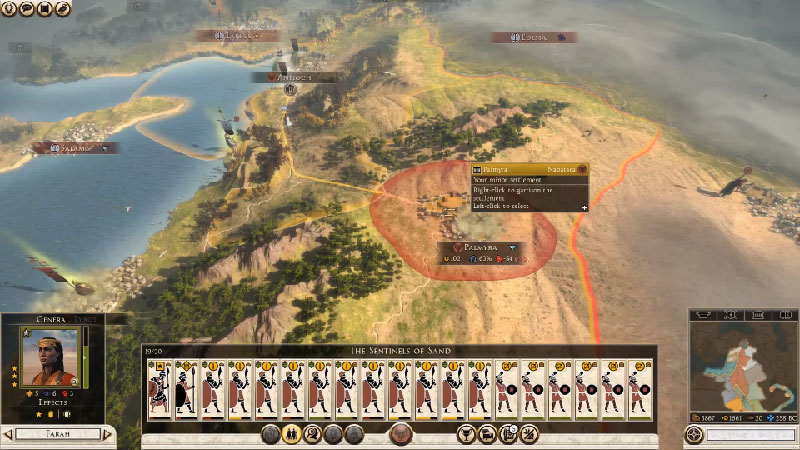Click the crossed-swords round button on the bottom bar
This screenshot has width=800, height=450.
pyautogui.click(x=528, y=434)
